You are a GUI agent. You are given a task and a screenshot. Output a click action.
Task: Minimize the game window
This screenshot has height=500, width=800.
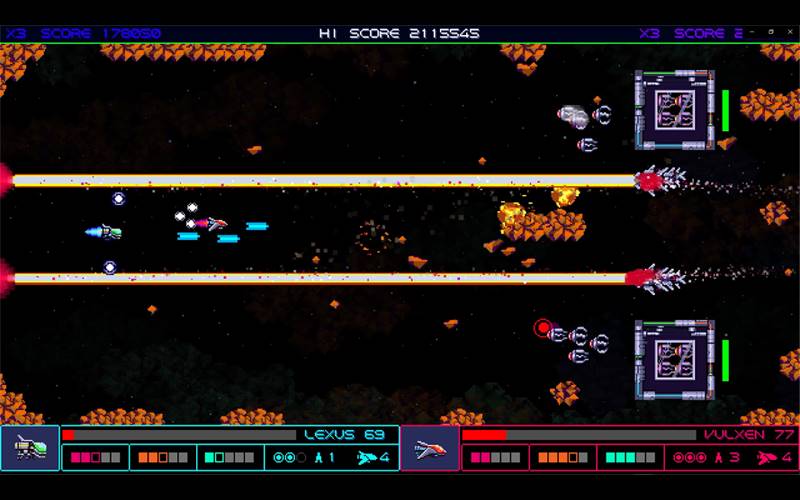tap(752, 31)
